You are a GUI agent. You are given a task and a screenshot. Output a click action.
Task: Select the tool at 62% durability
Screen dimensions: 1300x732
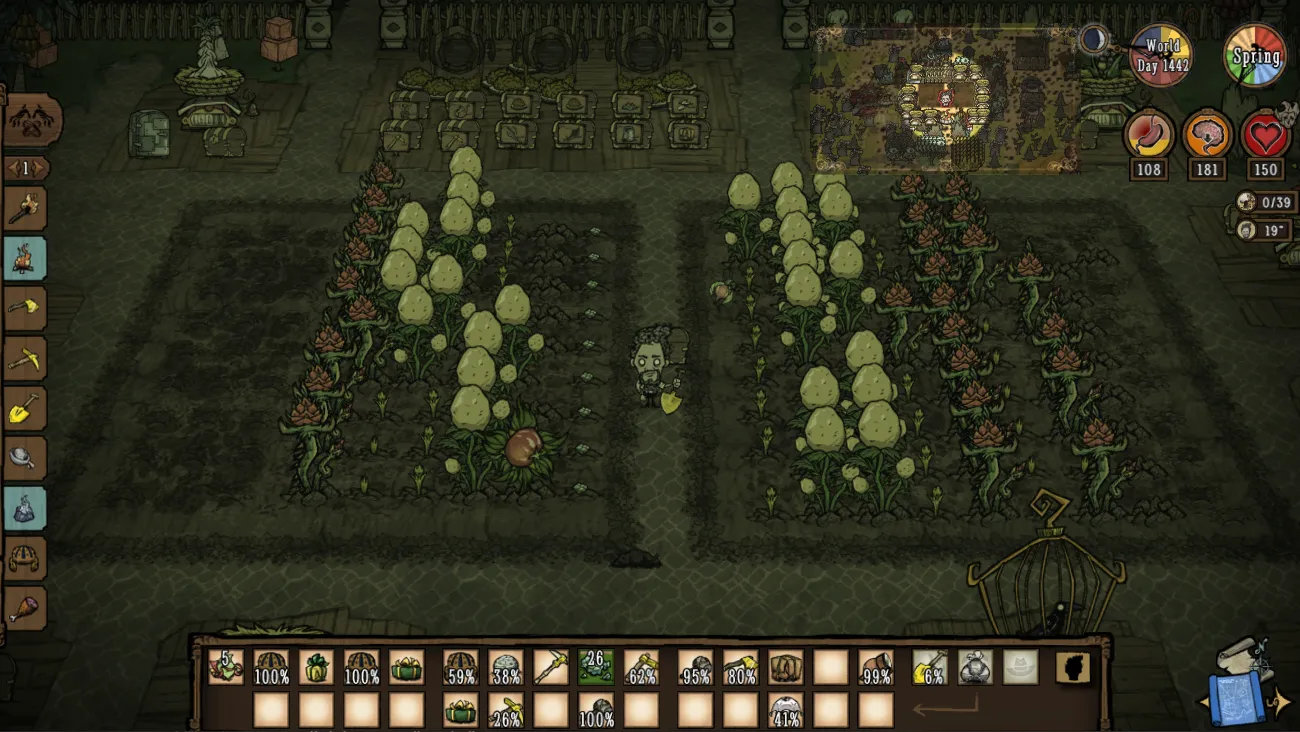pos(641,667)
